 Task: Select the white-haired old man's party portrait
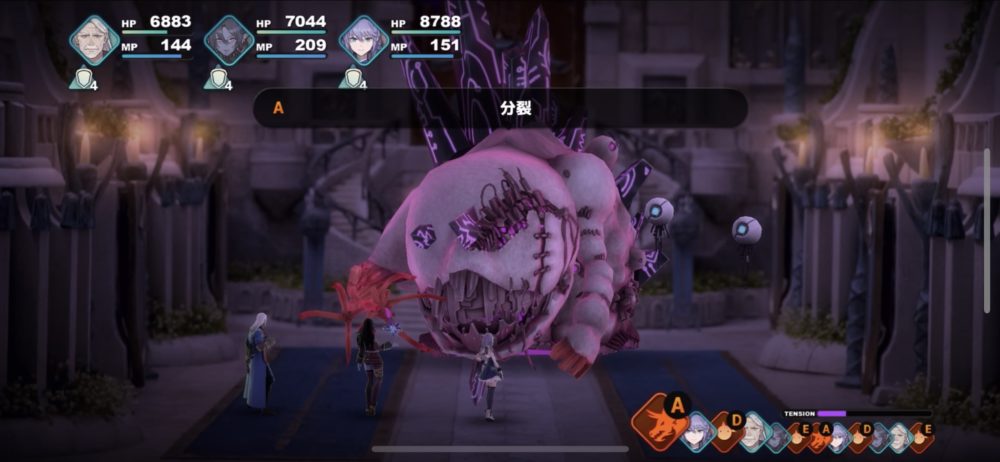tap(94, 40)
